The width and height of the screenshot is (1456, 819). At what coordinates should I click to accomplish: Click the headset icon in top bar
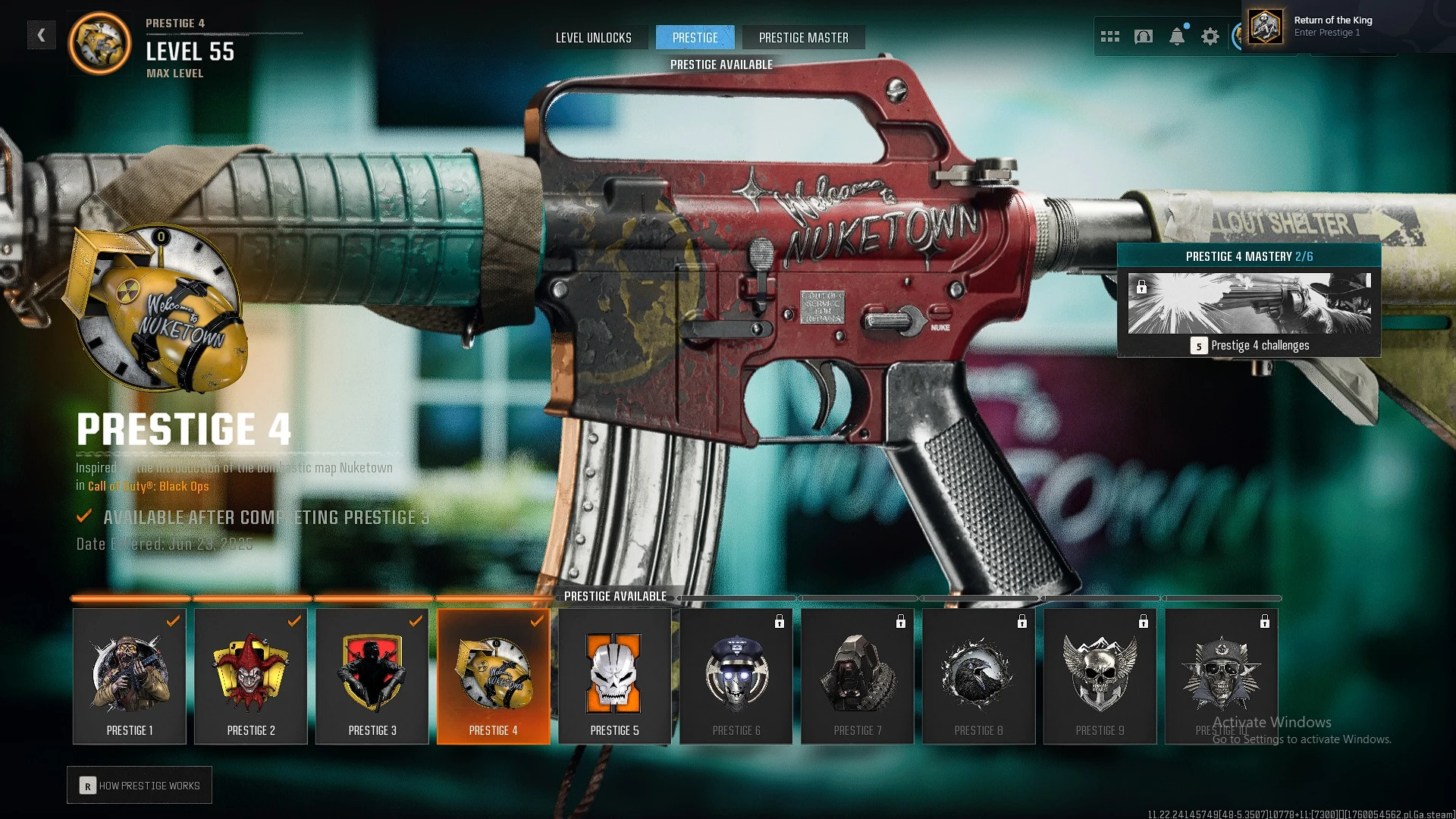click(x=1144, y=36)
